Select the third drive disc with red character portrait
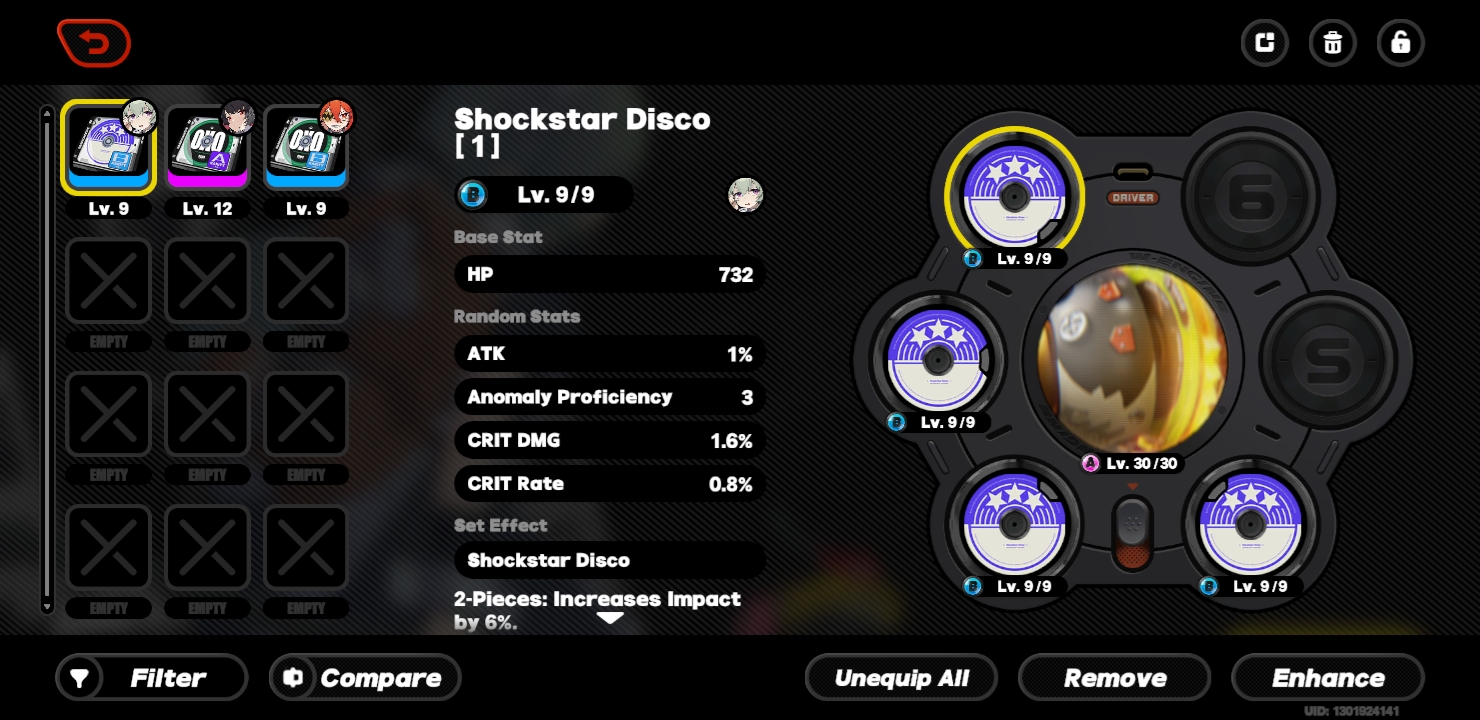 (x=306, y=147)
